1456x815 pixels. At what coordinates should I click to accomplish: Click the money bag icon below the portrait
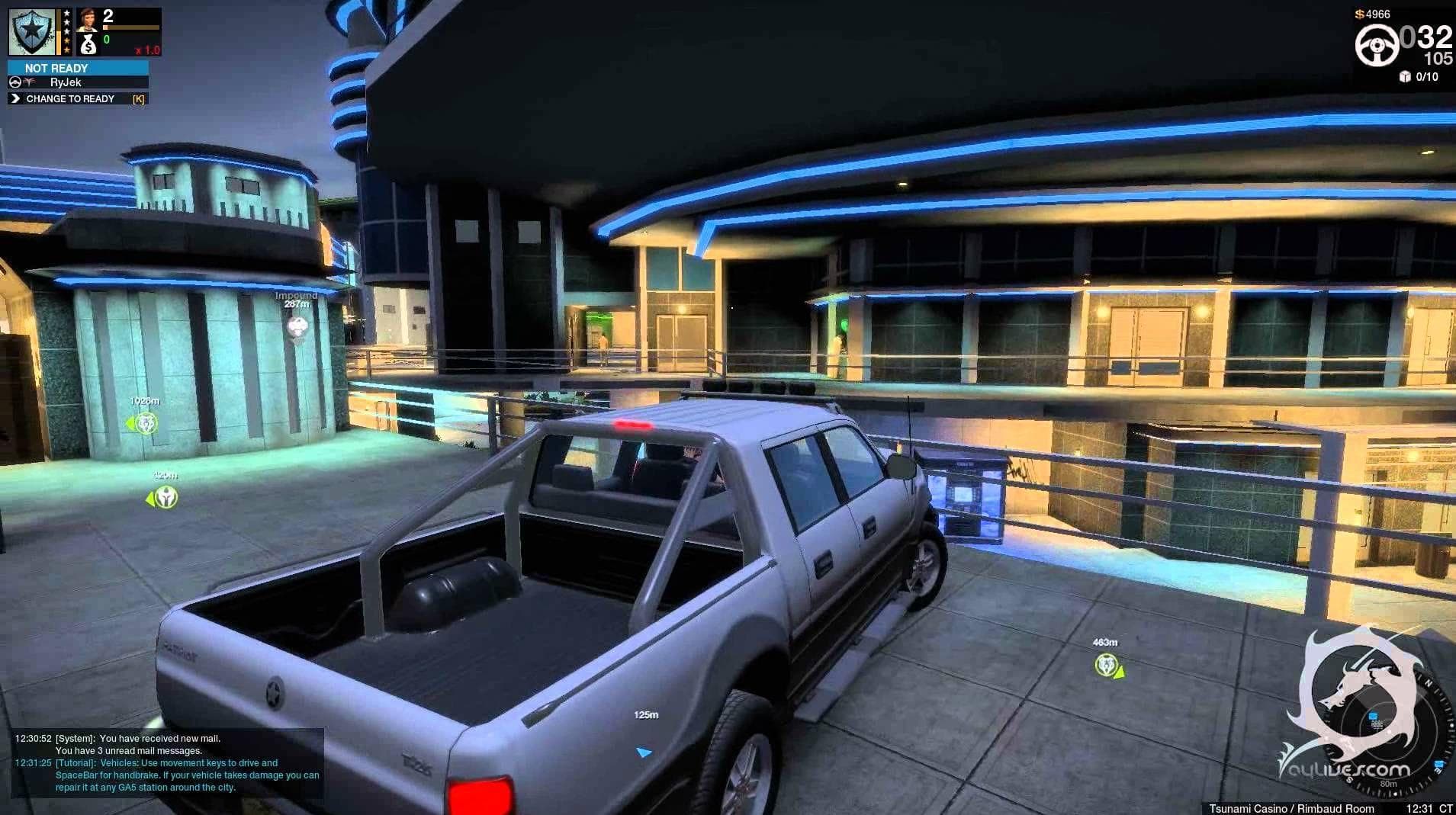tap(89, 46)
